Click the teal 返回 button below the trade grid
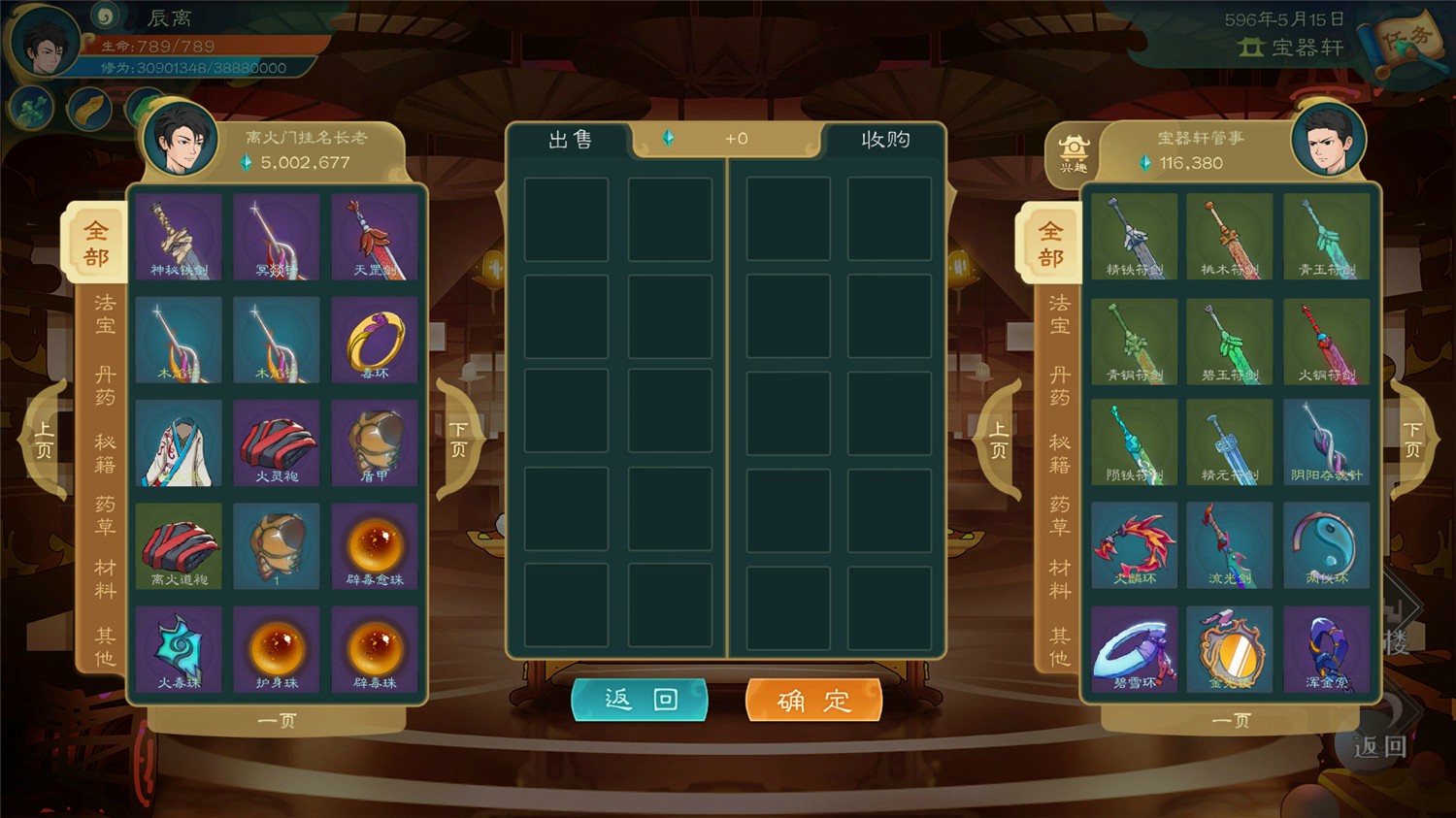This screenshot has height=818, width=1456. pos(640,700)
